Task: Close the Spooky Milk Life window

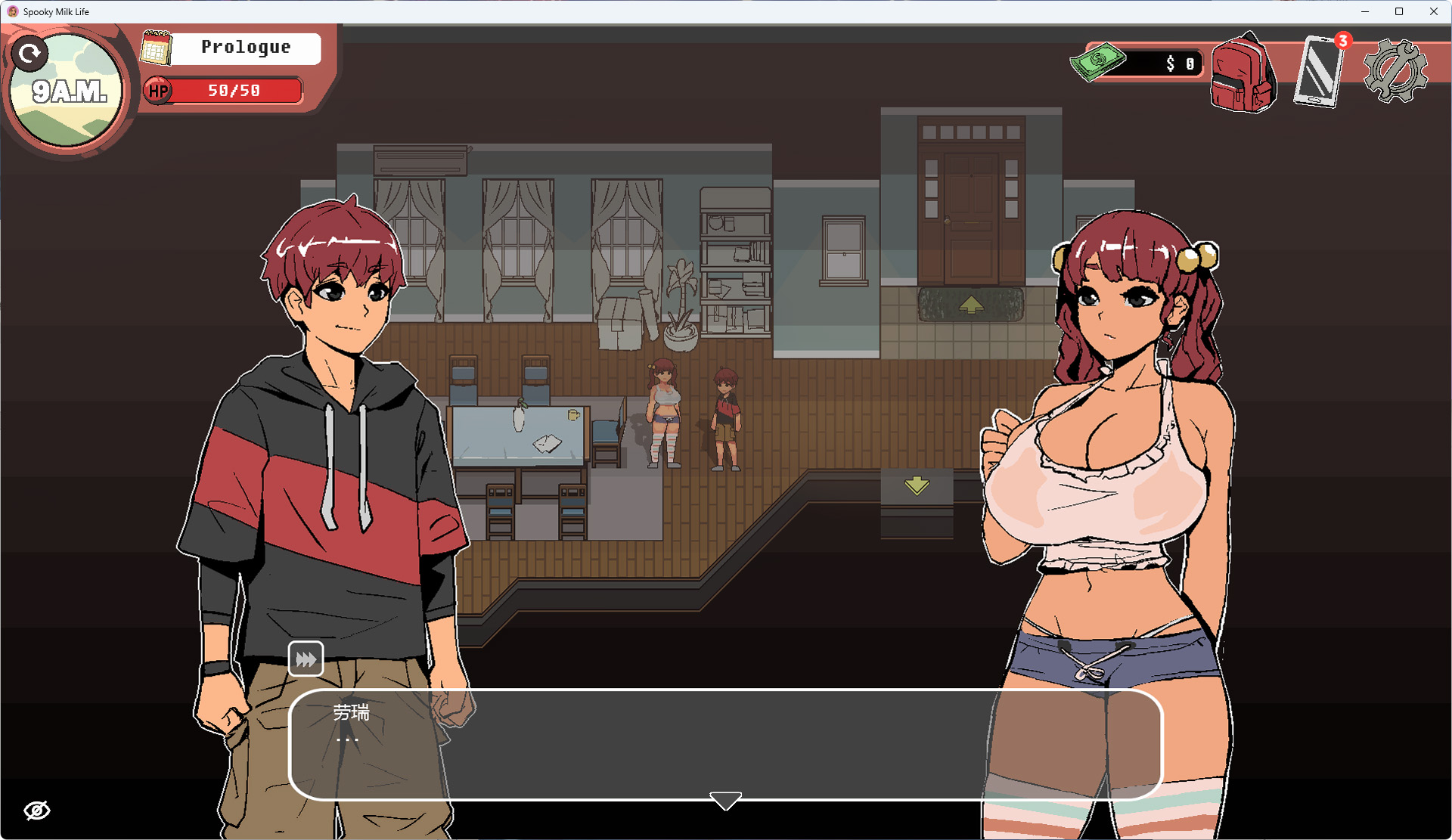Action: pyautogui.click(x=1433, y=11)
